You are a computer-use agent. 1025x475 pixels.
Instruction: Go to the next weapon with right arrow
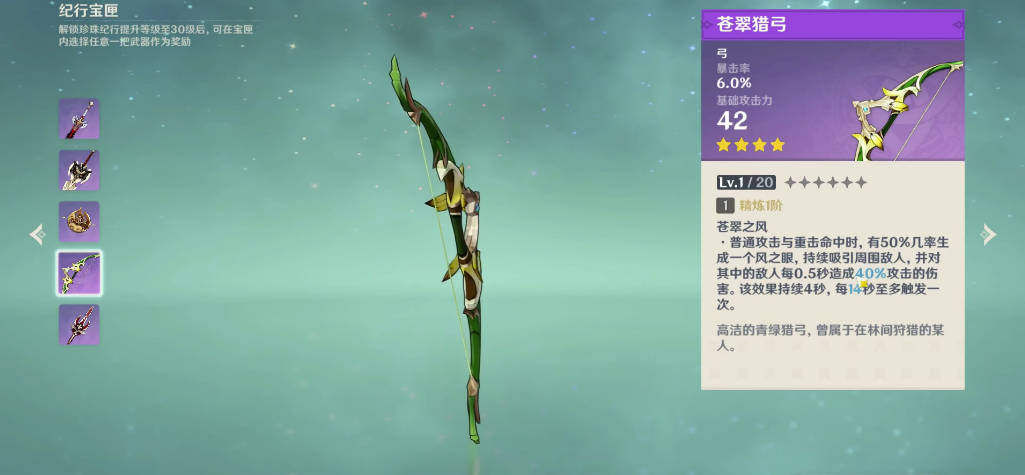[x=988, y=235]
